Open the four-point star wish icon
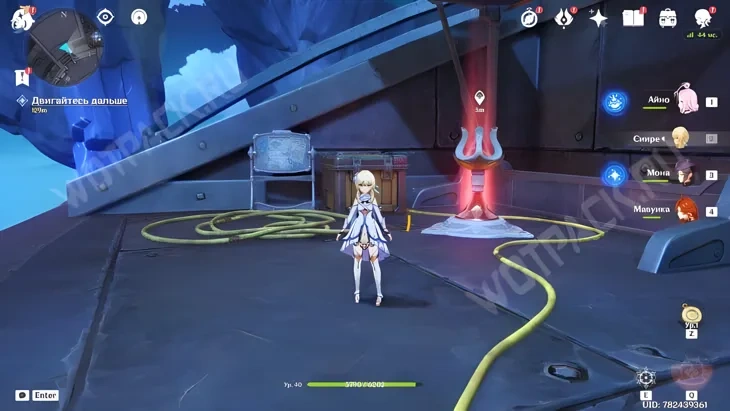The width and height of the screenshot is (730, 411). click(598, 18)
